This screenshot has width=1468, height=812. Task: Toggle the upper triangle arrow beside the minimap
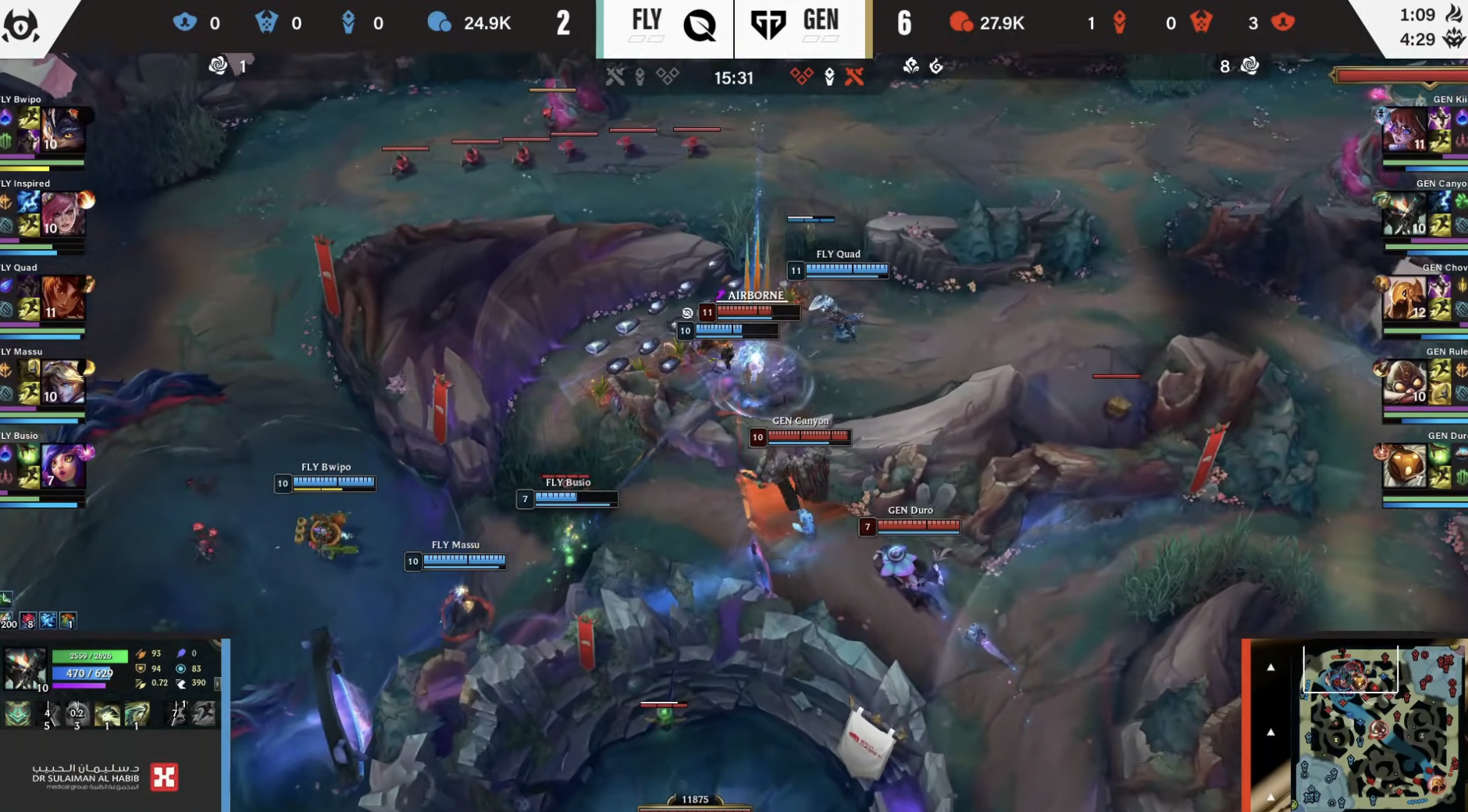1271,667
